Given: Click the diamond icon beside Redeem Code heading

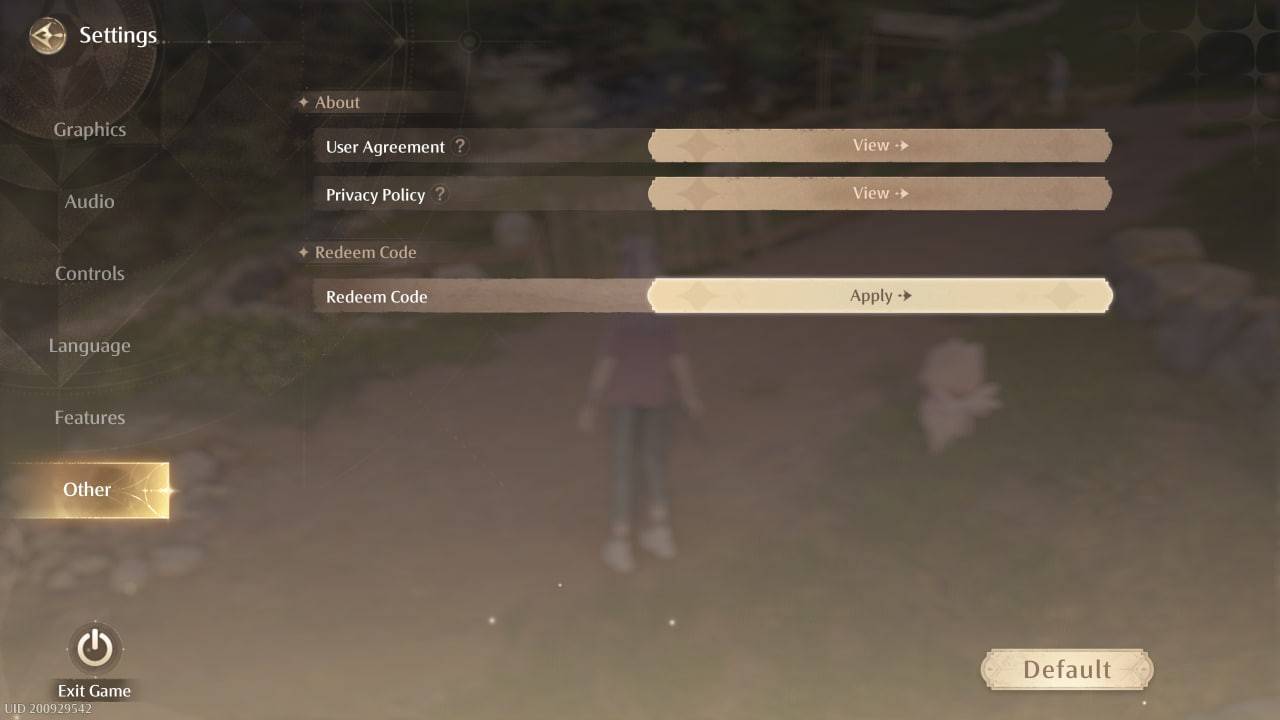Looking at the screenshot, I should tap(305, 252).
